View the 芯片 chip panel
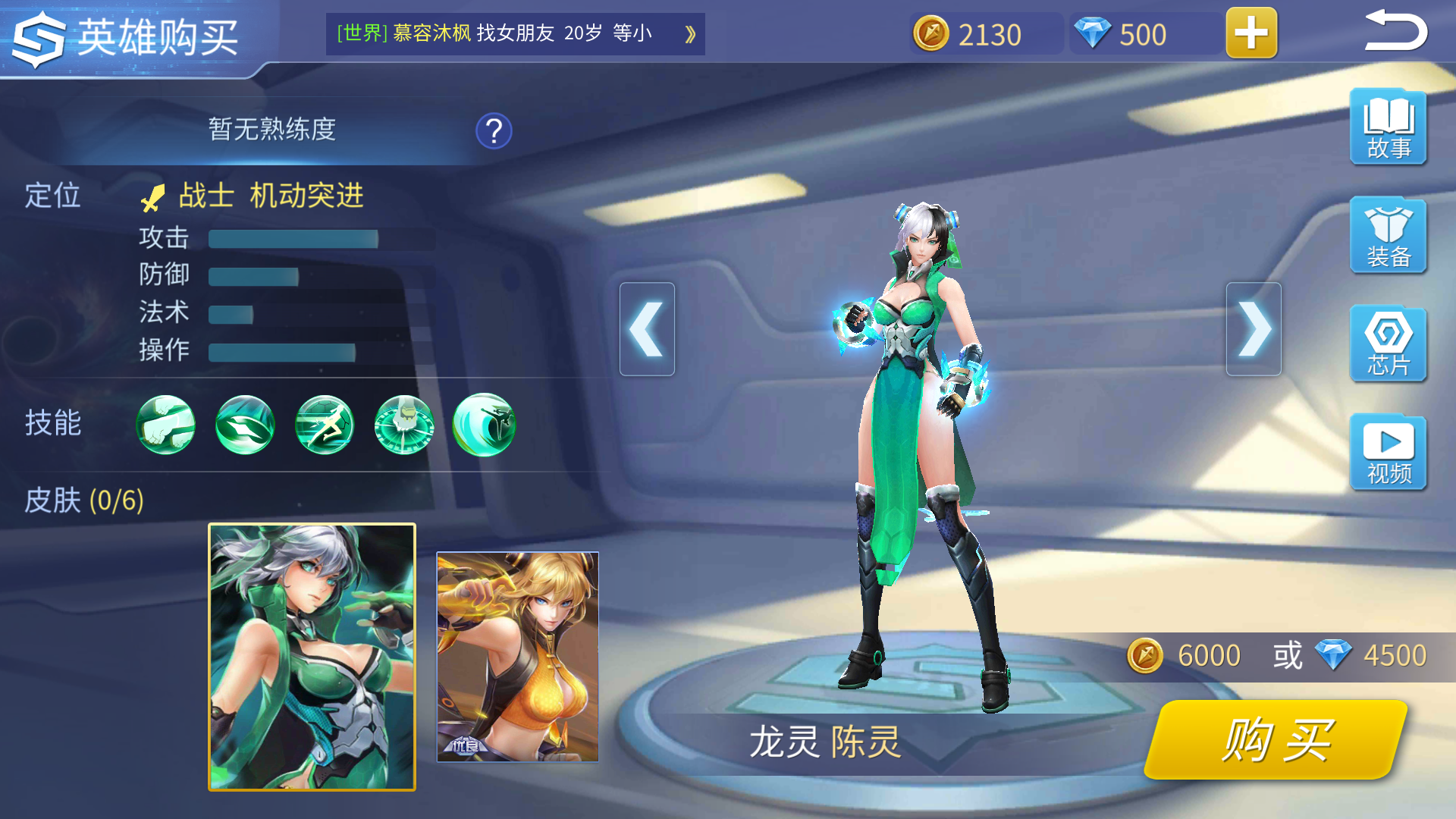Viewport: 1456px width, 819px height. click(1388, 345)
